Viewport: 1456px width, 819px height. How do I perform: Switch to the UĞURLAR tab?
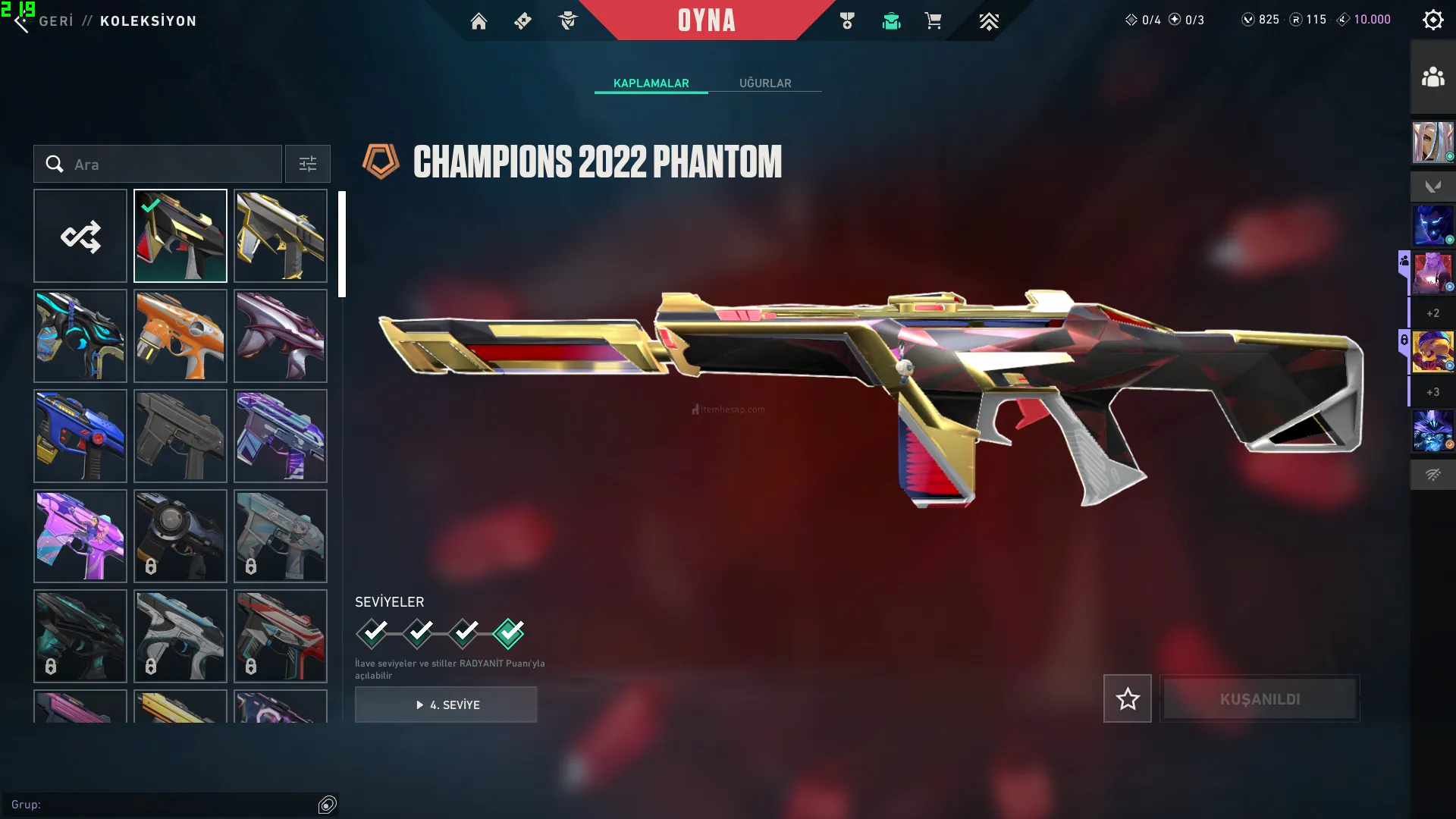pyautogui.click(x=765, y=83)
